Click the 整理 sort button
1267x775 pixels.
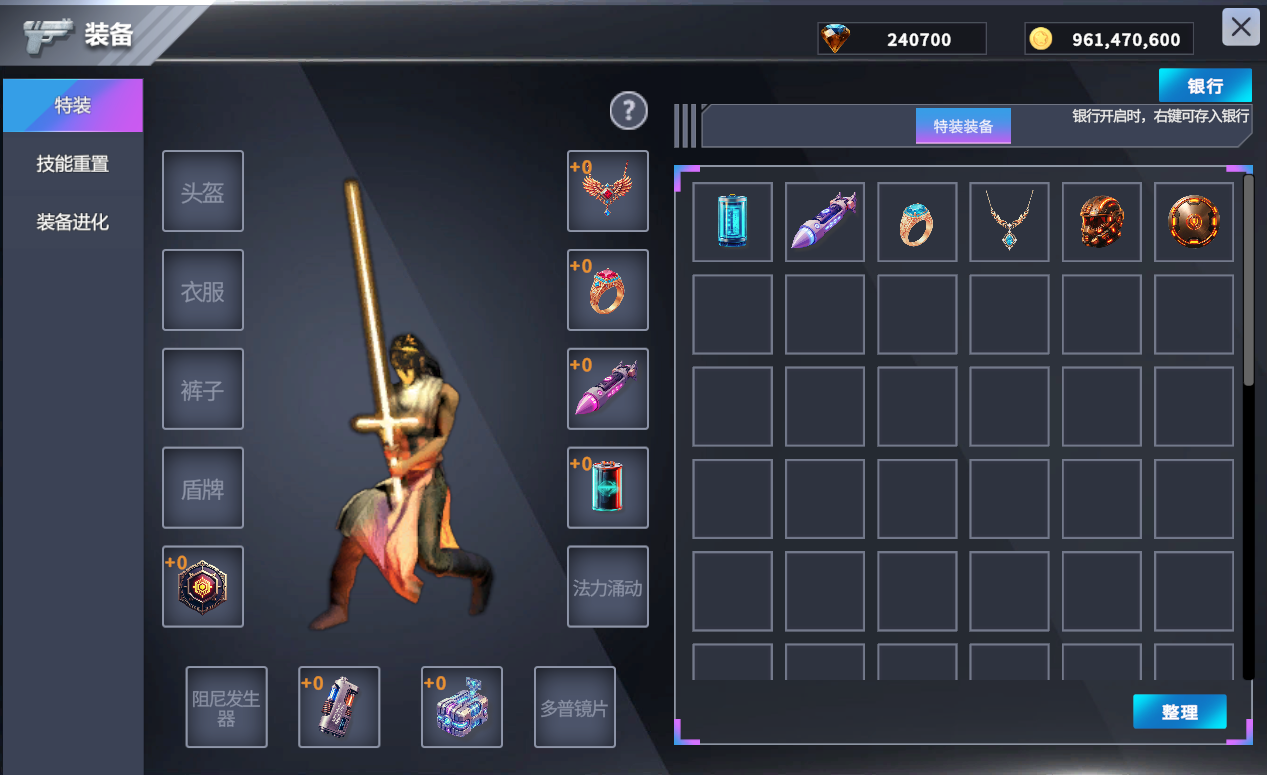point(1179,712)
